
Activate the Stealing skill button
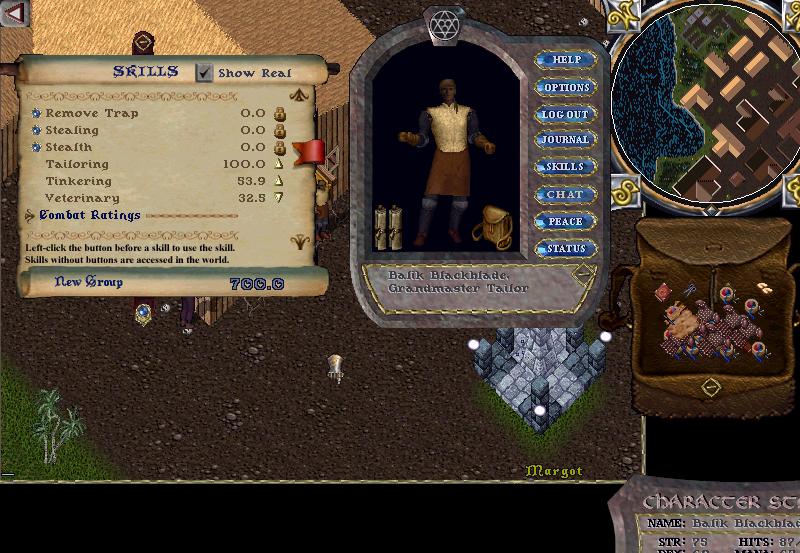[36, 130]
